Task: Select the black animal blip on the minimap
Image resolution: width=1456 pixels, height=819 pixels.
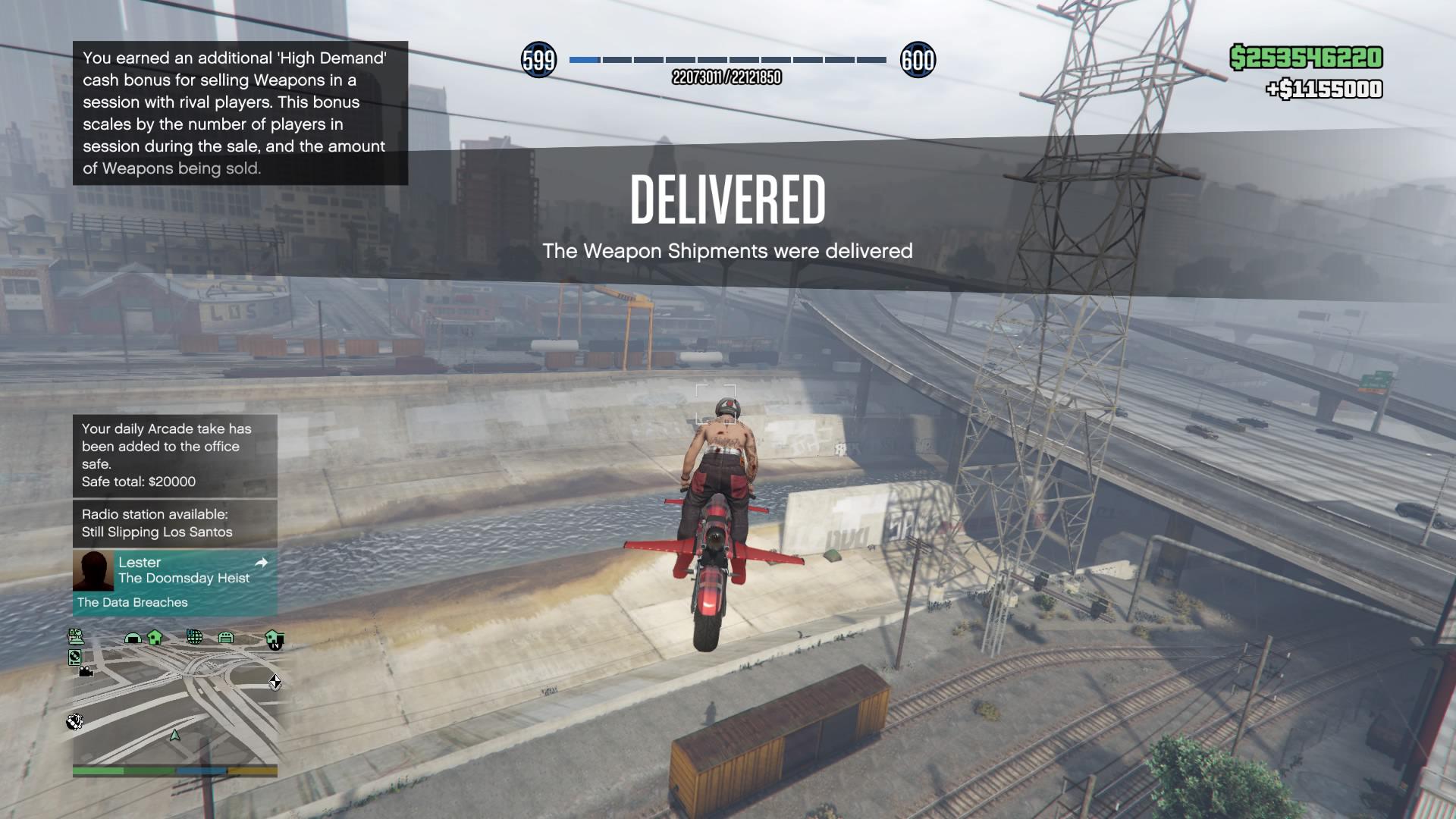Action: tap(75, 721)
